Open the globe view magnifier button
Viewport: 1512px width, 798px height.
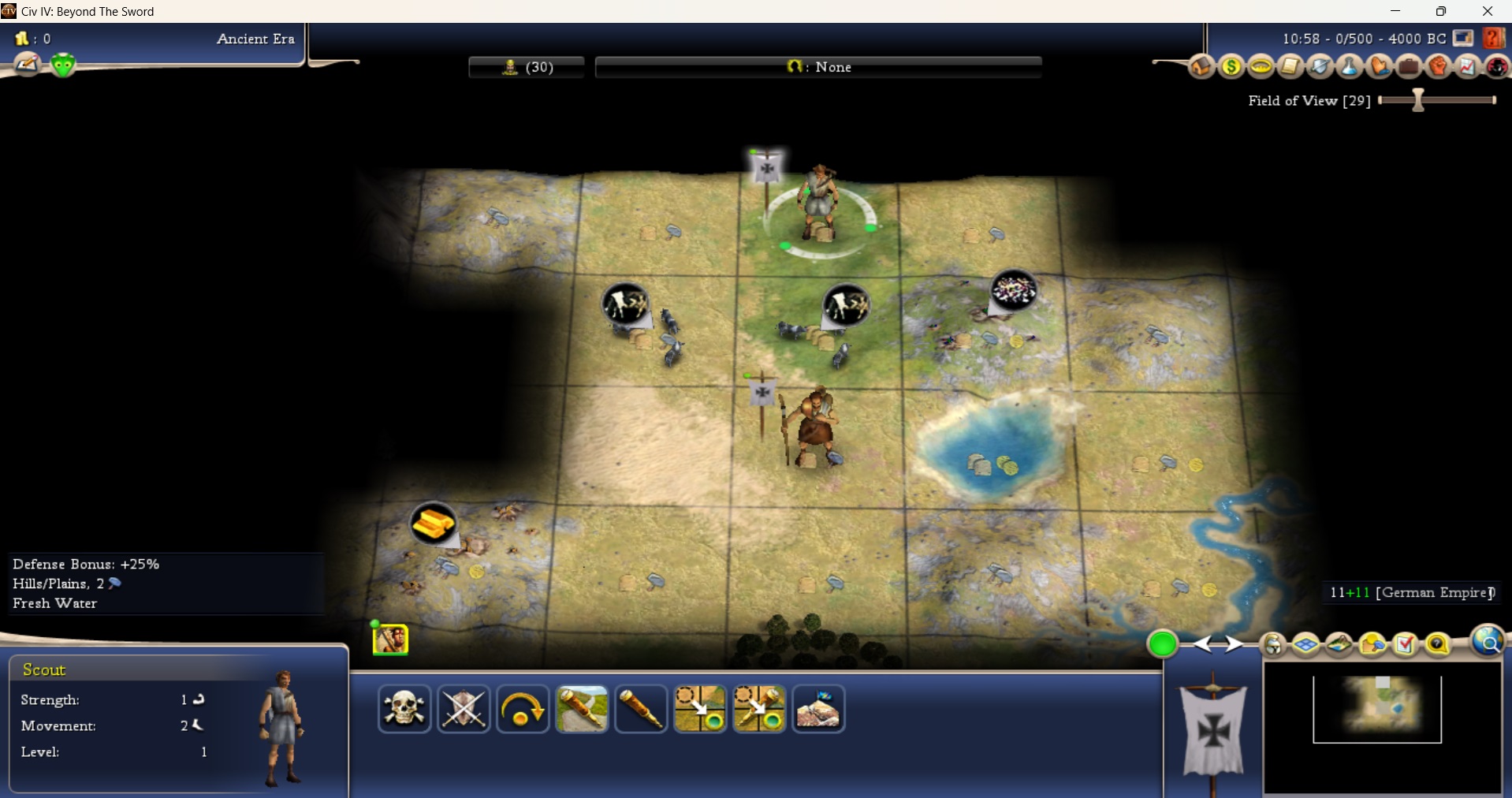pyautogui.click(x=1488, y=643)
